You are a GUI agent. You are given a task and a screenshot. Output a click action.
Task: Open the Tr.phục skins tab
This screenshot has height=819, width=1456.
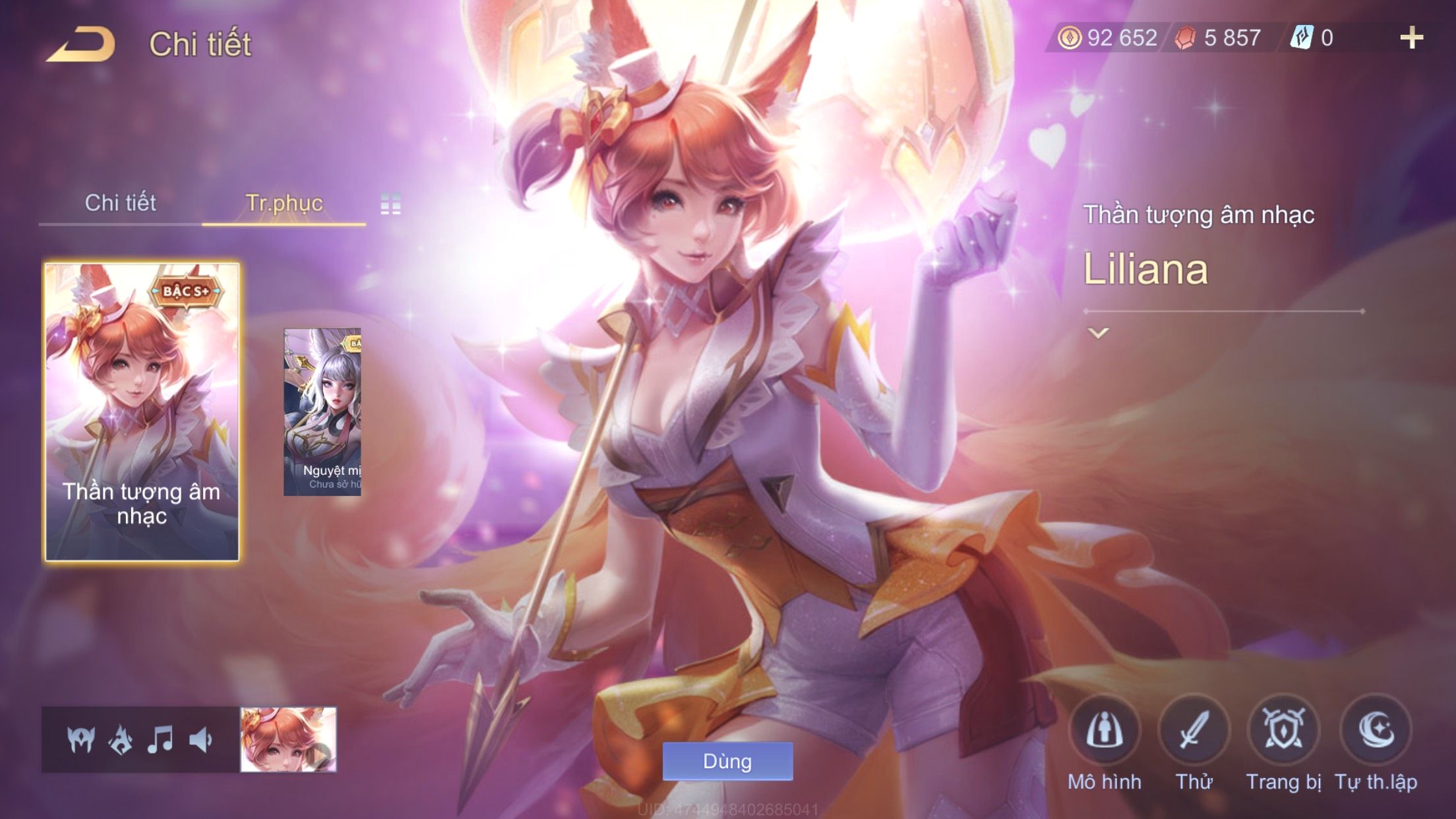[284, 203]
